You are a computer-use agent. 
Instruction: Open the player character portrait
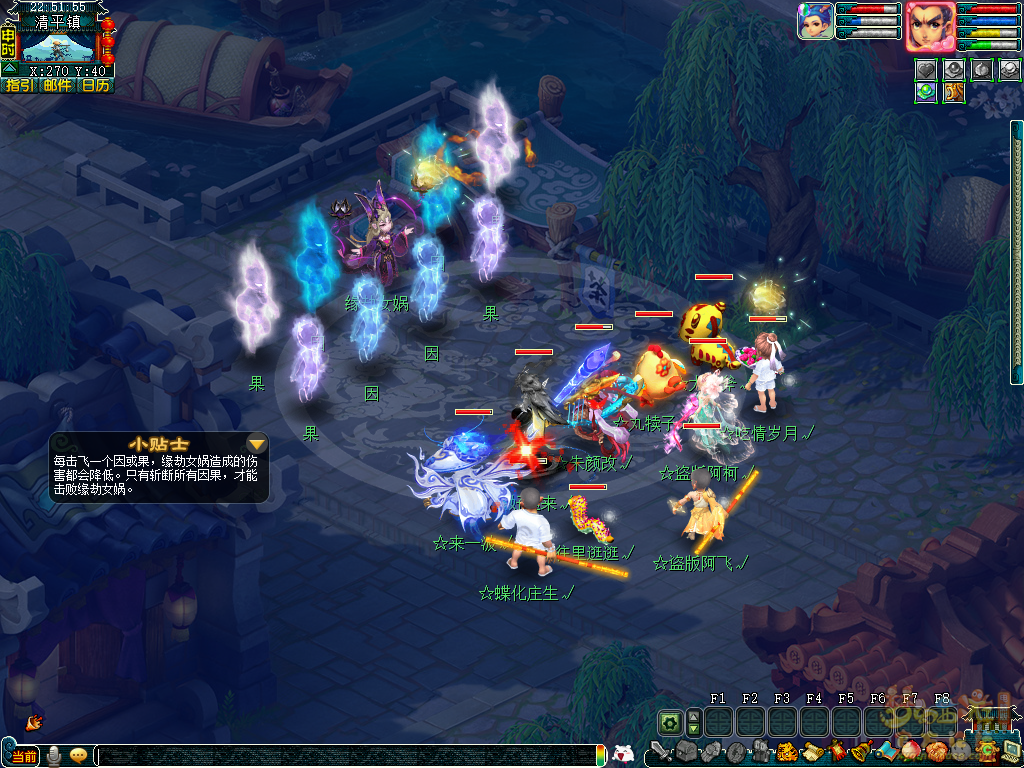(x=929, y=25)
